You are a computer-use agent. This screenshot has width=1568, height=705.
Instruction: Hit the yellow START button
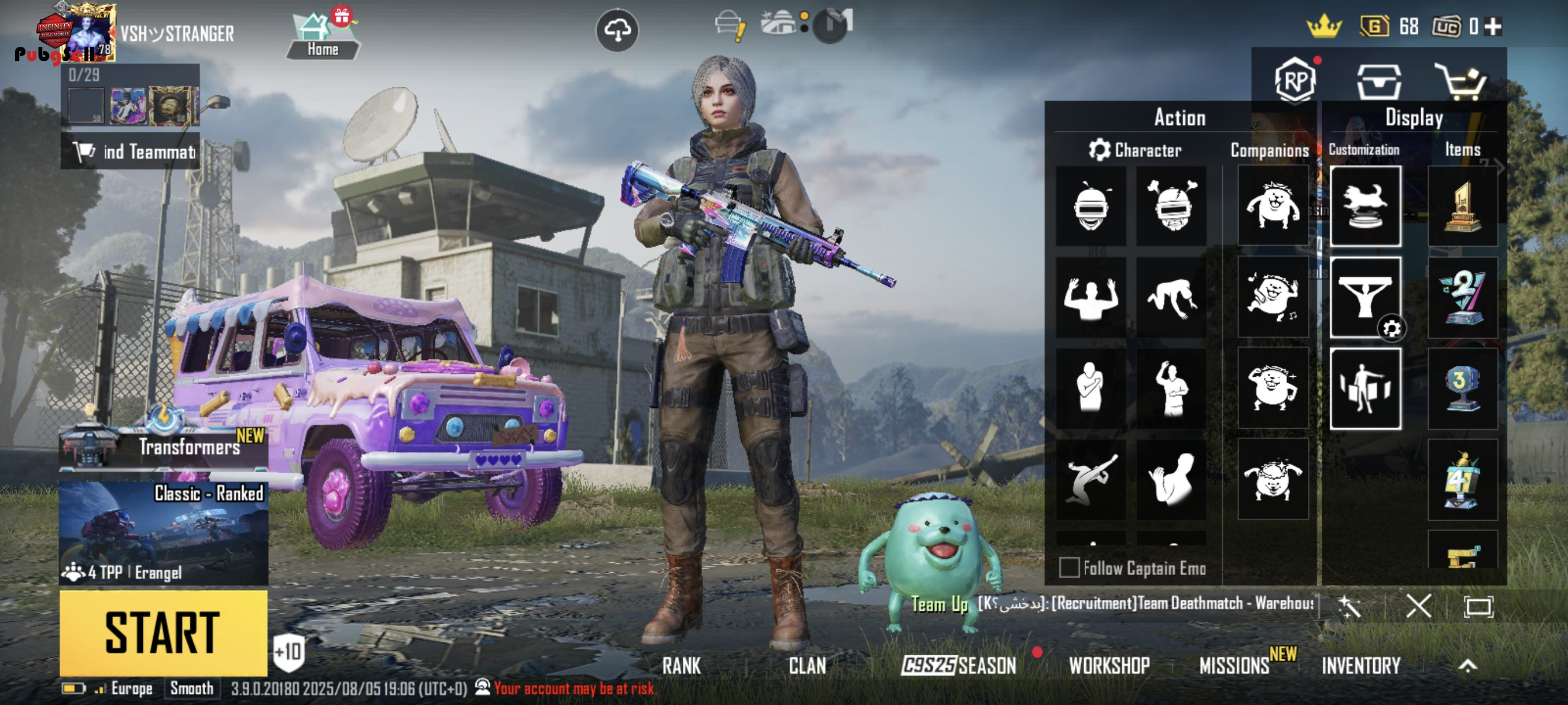(x=163, y=633)
